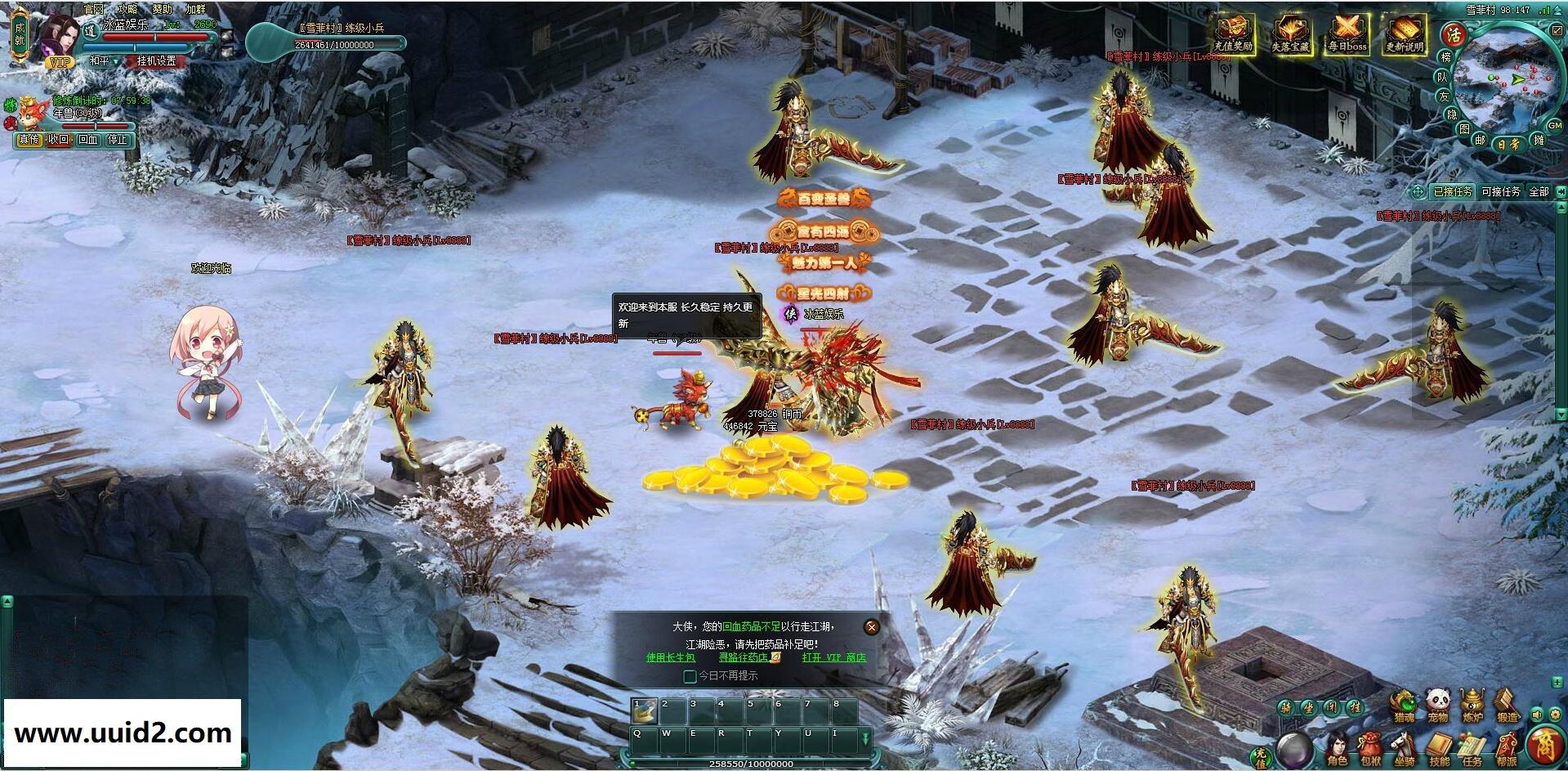1568x771 pixels.
Task: Tick the 今日不再提示 checkbox
Action: coord(690,676)
